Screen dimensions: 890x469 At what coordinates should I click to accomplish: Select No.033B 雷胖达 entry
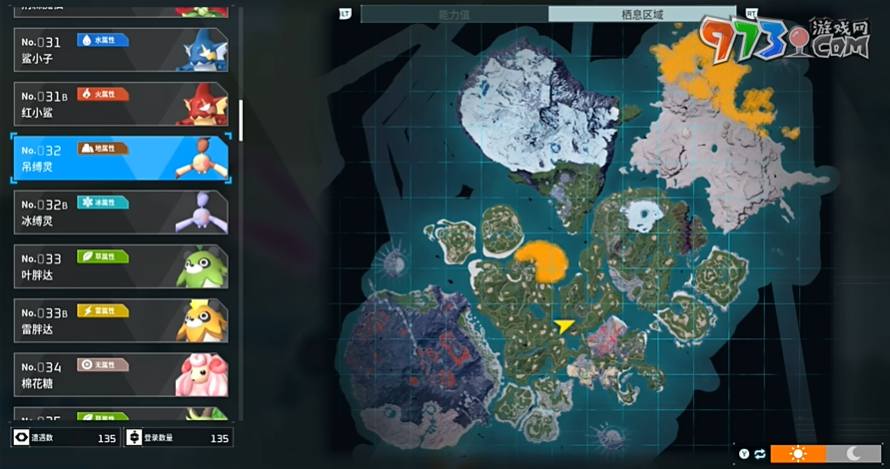pyautogui.click(x=120, y=320)
